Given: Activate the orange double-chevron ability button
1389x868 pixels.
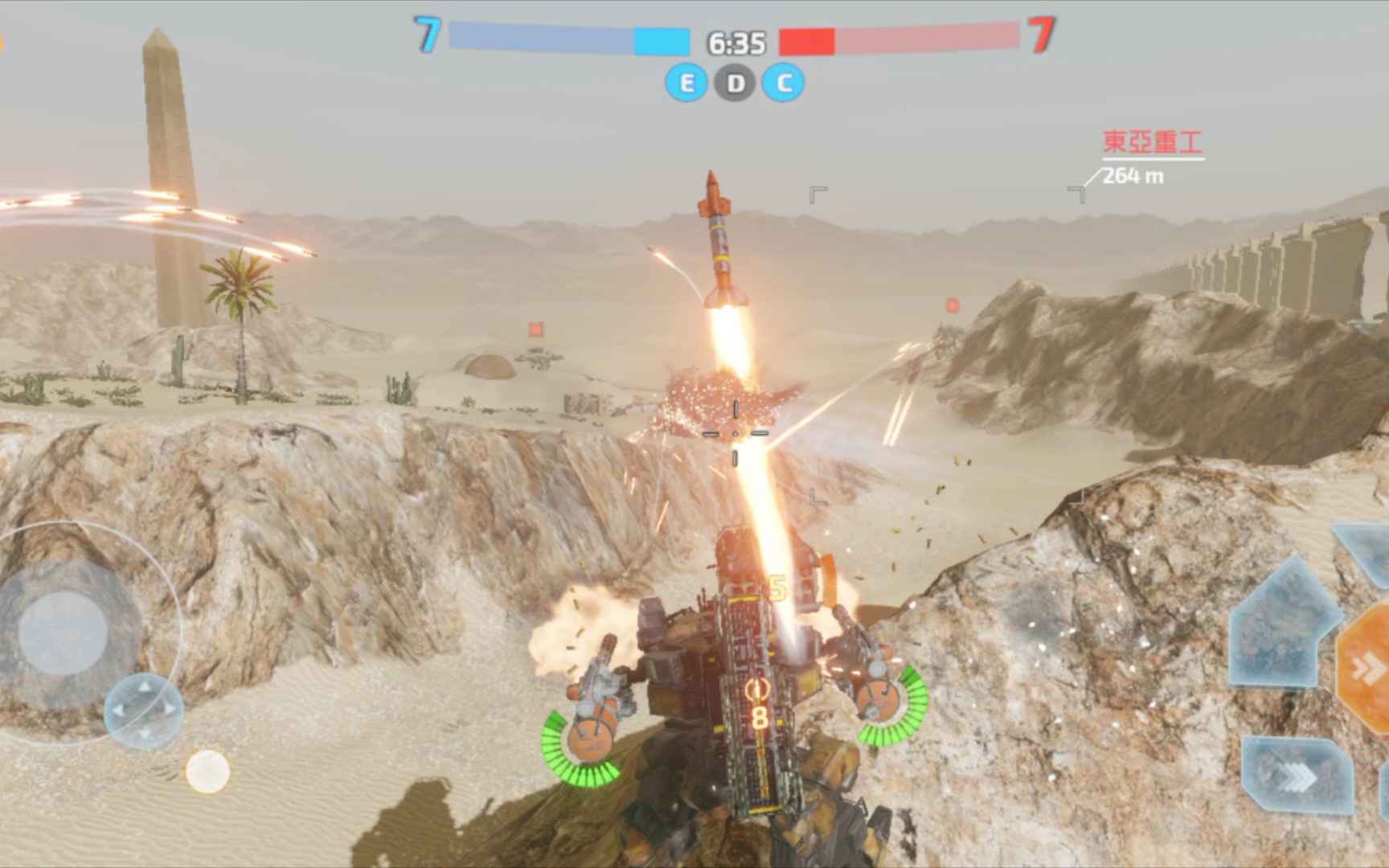Looking at the screenshot, I should click(1366, 669).
